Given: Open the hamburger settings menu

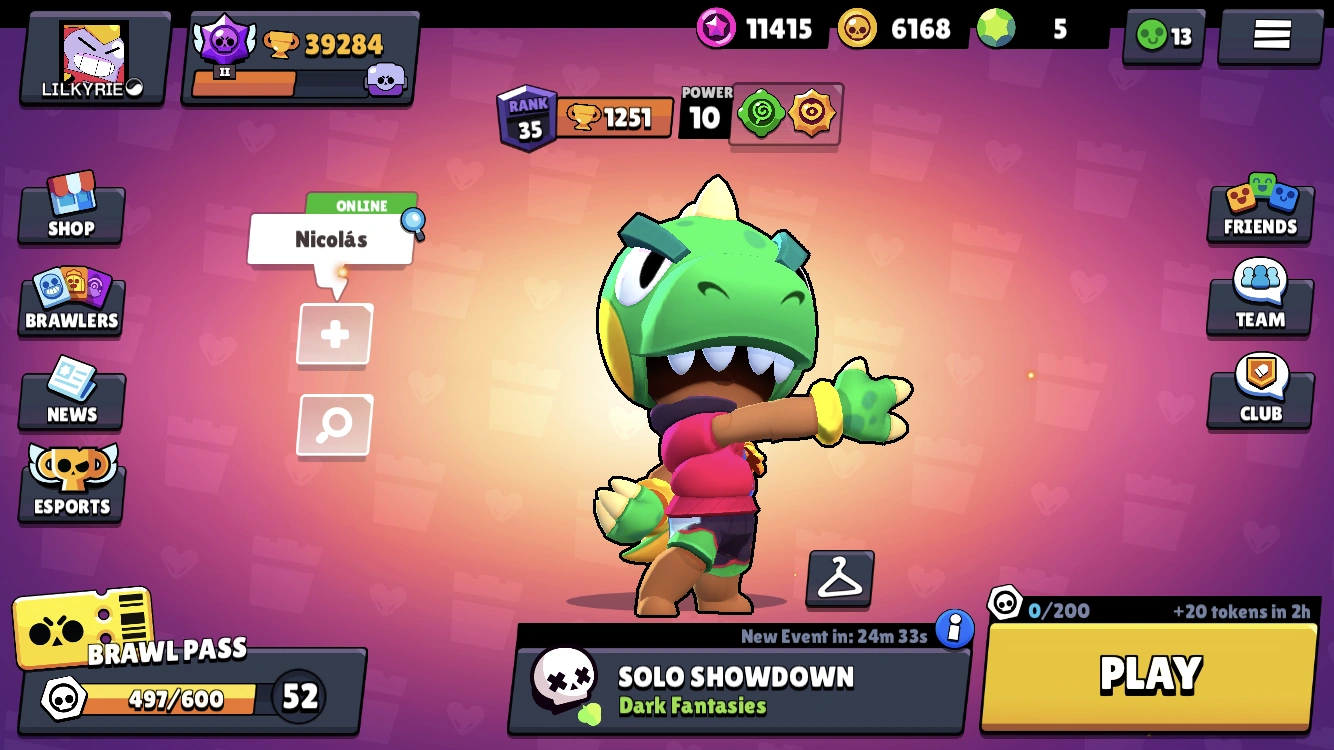Looking at the screenshot, I should [1268, 33].
